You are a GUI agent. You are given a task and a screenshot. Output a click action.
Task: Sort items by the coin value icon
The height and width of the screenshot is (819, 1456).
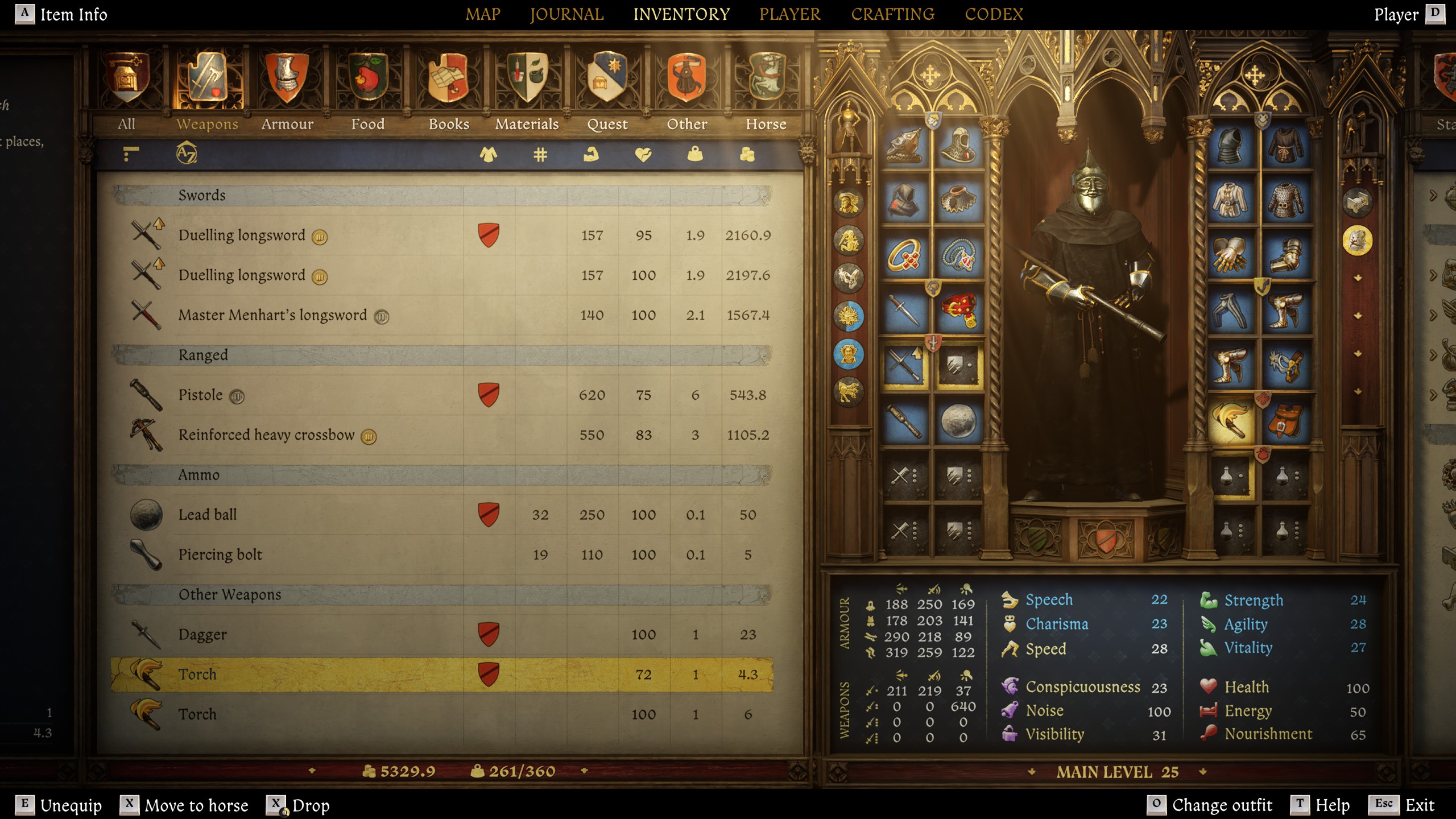[x=746, y=155]
